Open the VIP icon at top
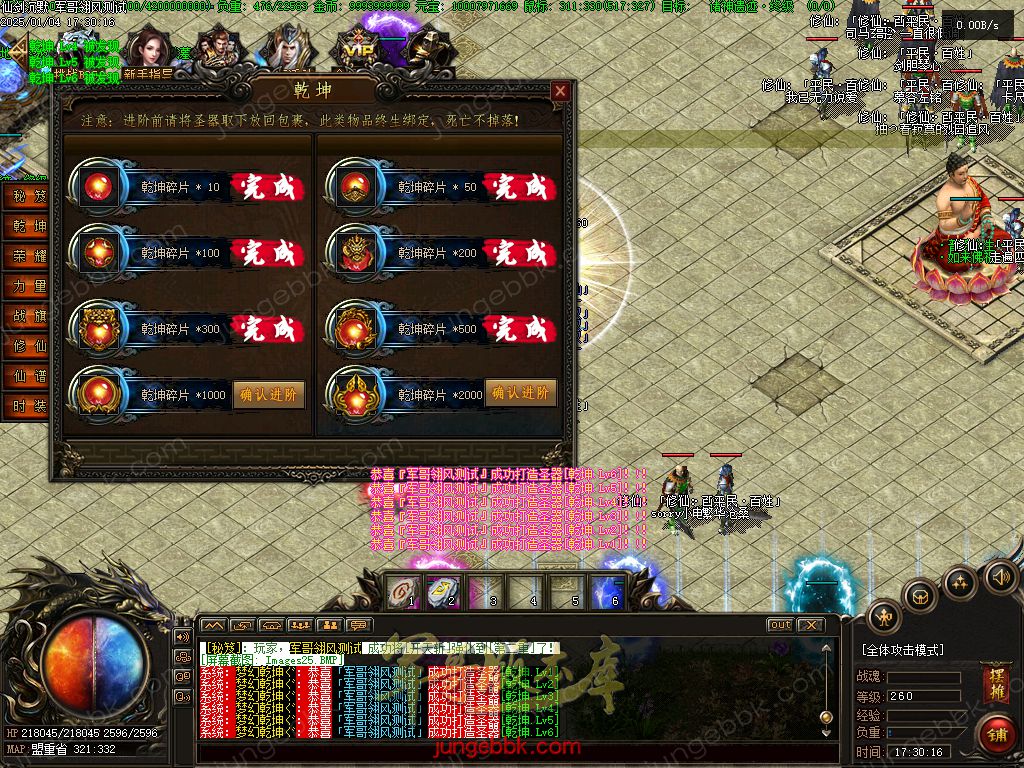This screenshot has width=1024, height=768. pos(355,48)
